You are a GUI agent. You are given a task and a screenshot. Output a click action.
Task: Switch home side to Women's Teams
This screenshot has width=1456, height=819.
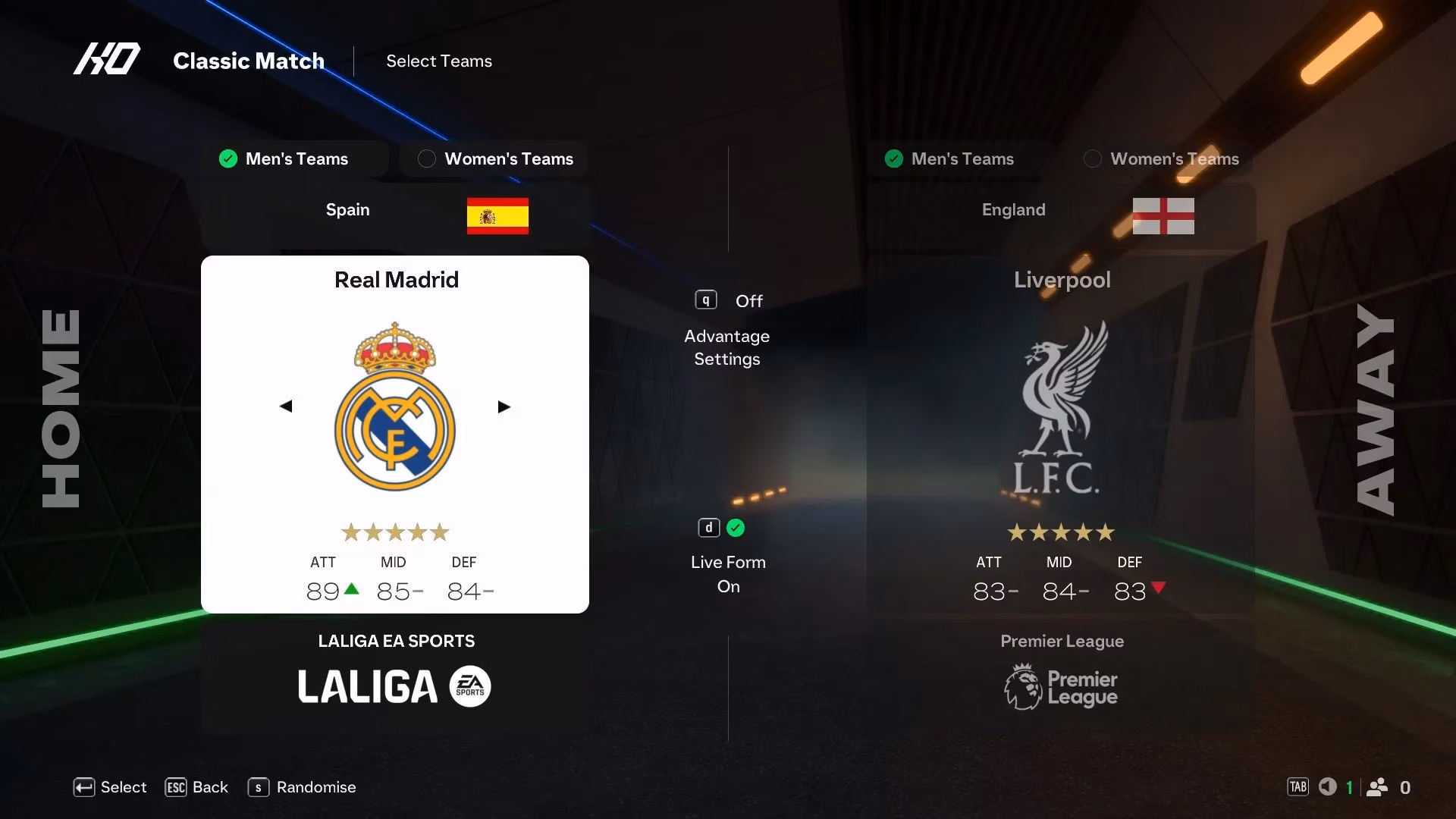click(493, 158)
